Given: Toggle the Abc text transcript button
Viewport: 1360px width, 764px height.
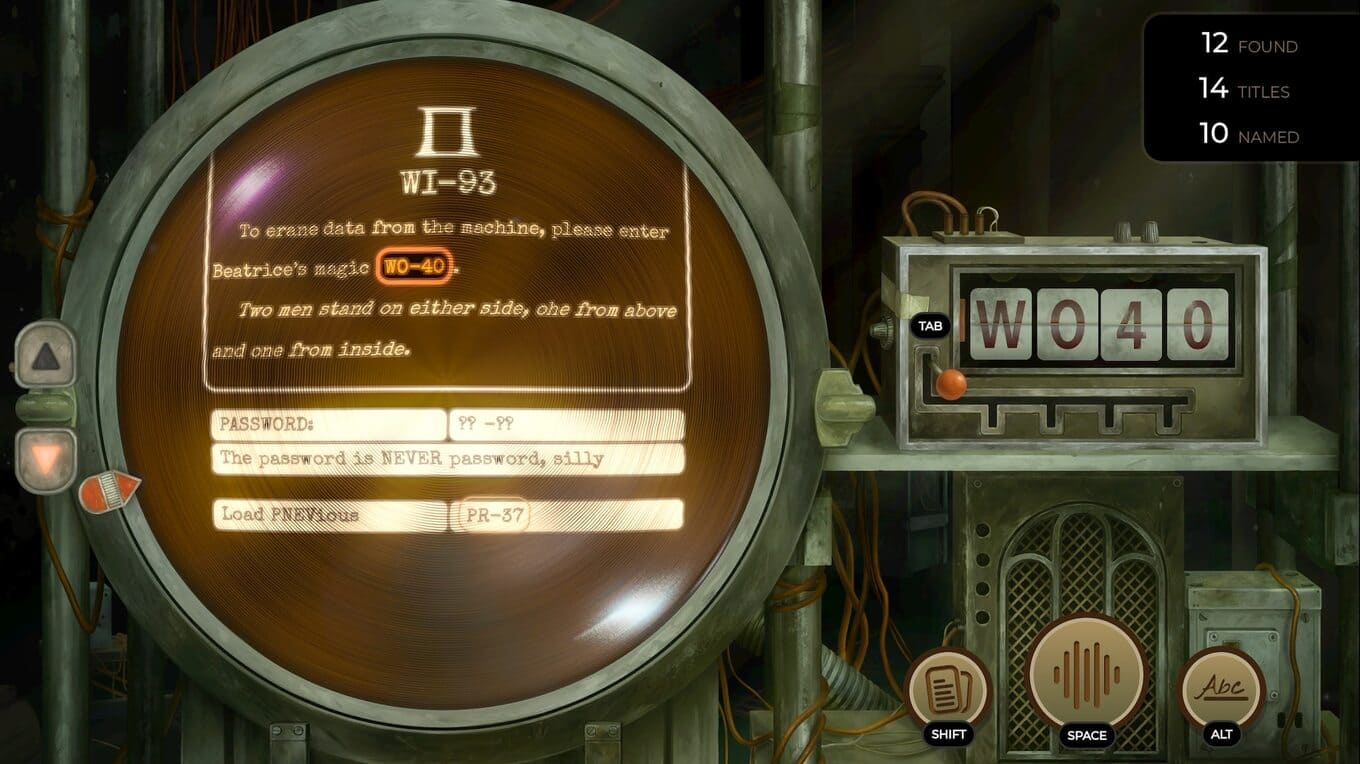Looking at the screenshot, I should 1221,689.
